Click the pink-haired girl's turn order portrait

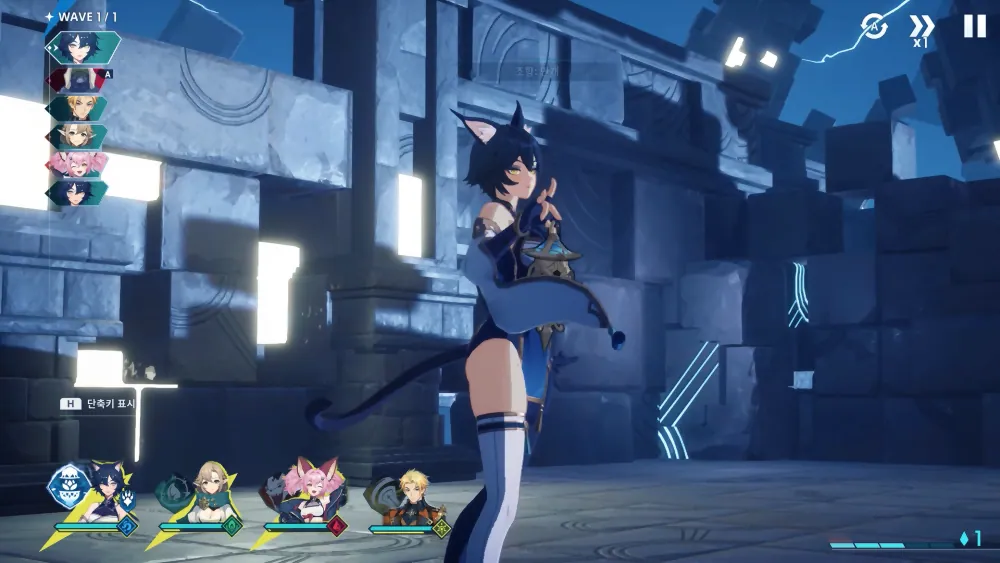click(77, 164)
